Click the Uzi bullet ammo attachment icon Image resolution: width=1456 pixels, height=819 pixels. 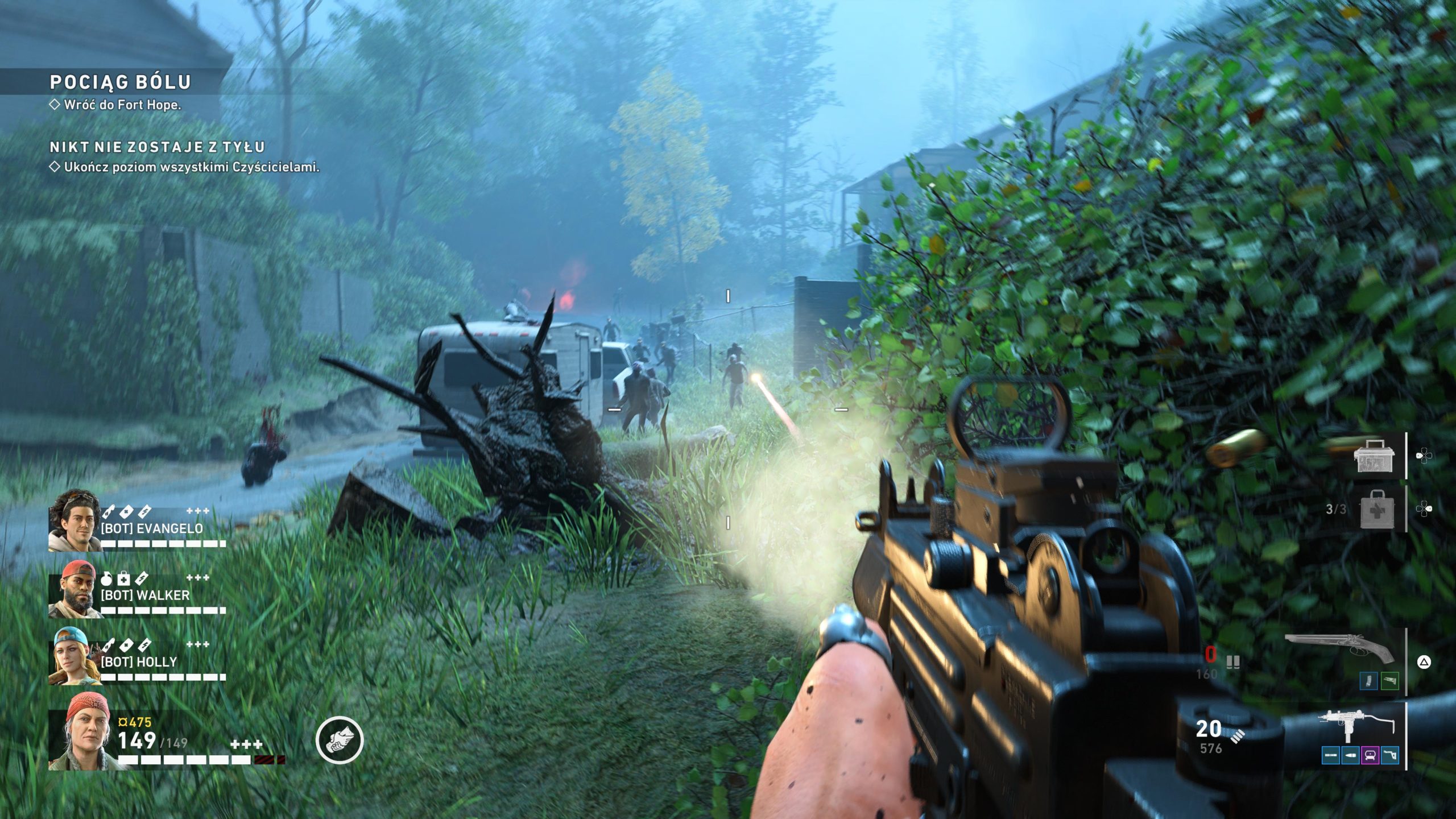1350,755
